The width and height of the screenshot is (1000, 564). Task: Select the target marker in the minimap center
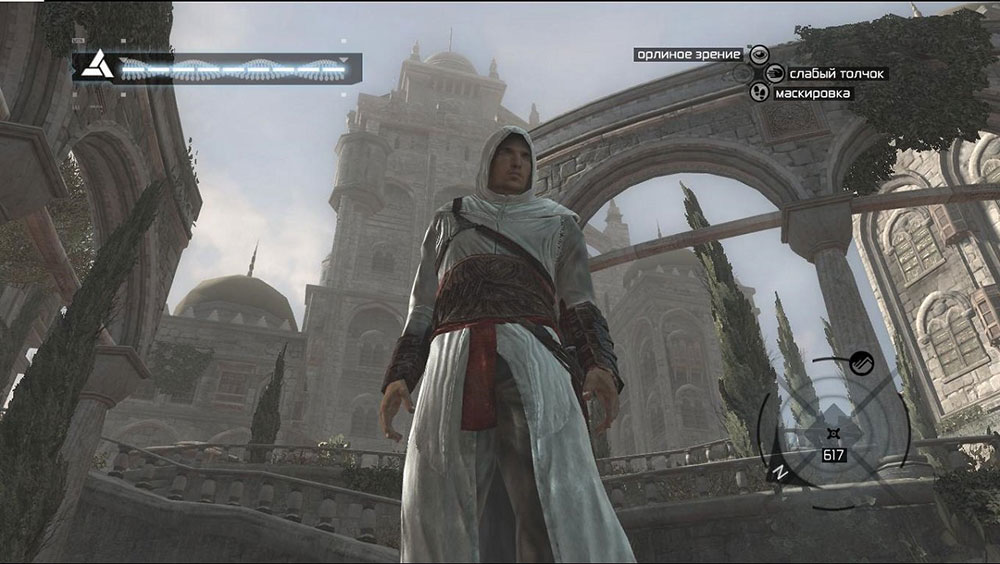tap(832, 432)
